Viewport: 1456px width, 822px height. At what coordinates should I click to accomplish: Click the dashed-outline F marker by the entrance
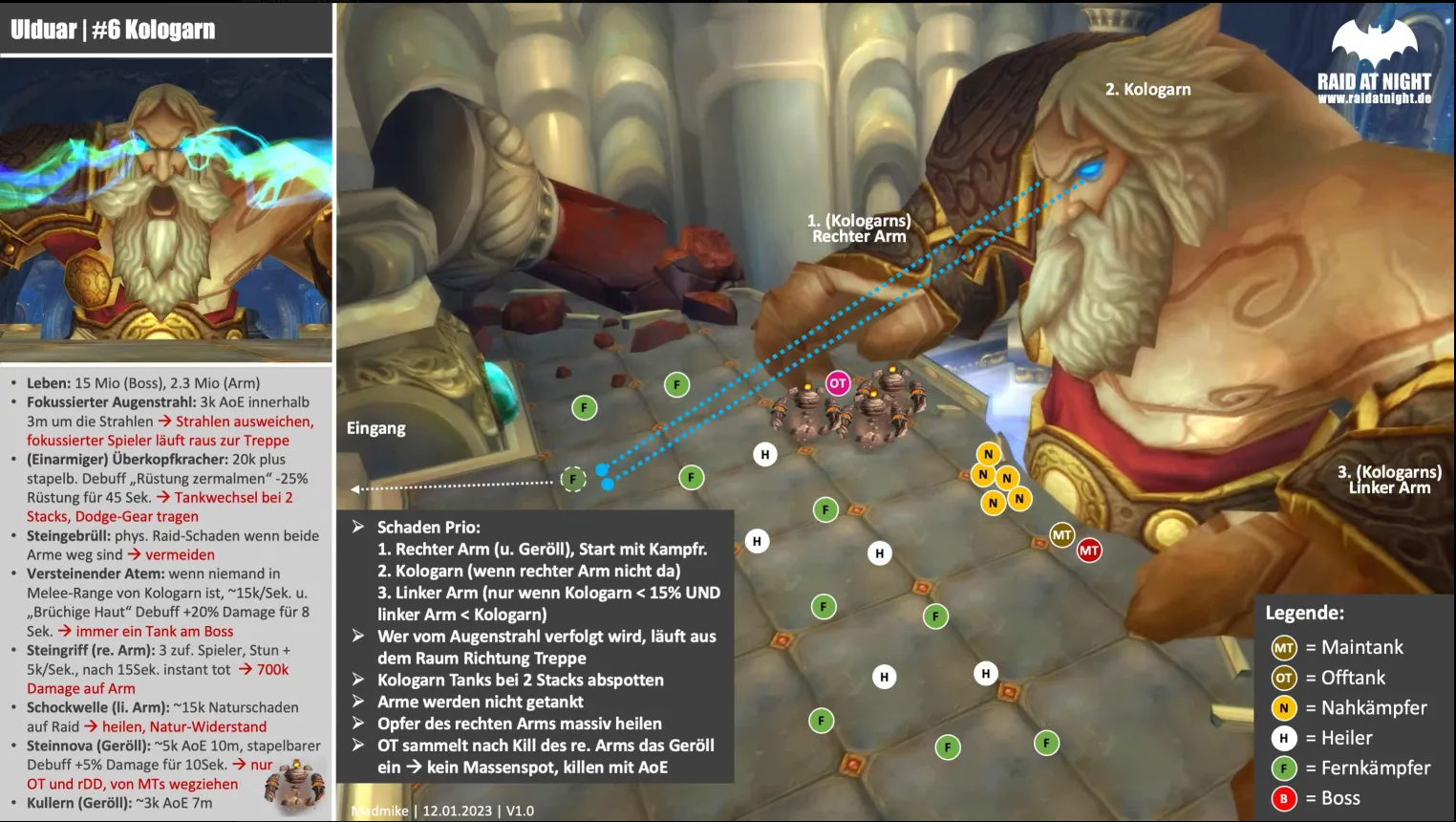[x=573, y=479]
